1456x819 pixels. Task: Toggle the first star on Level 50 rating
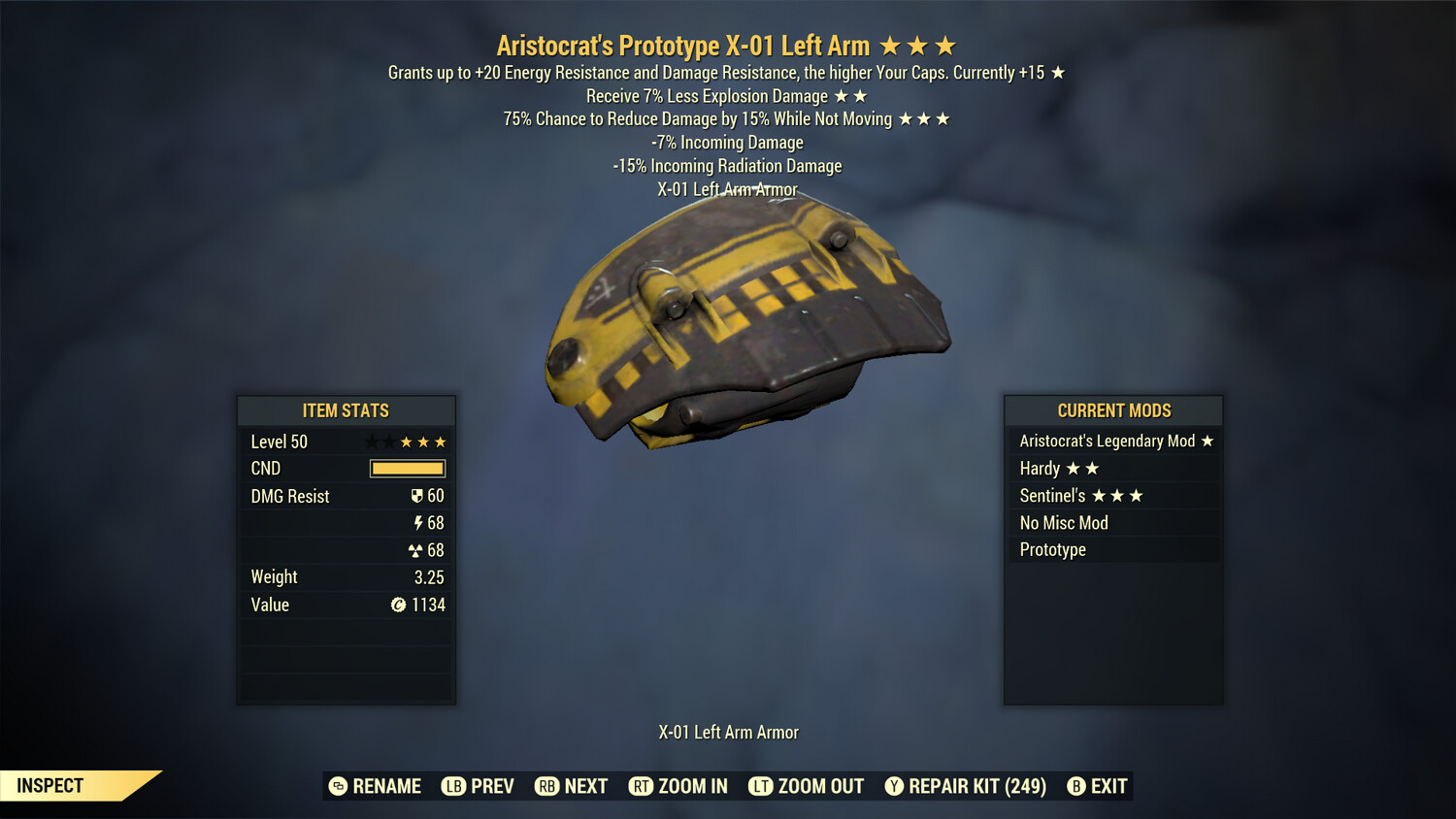[372, 442]
